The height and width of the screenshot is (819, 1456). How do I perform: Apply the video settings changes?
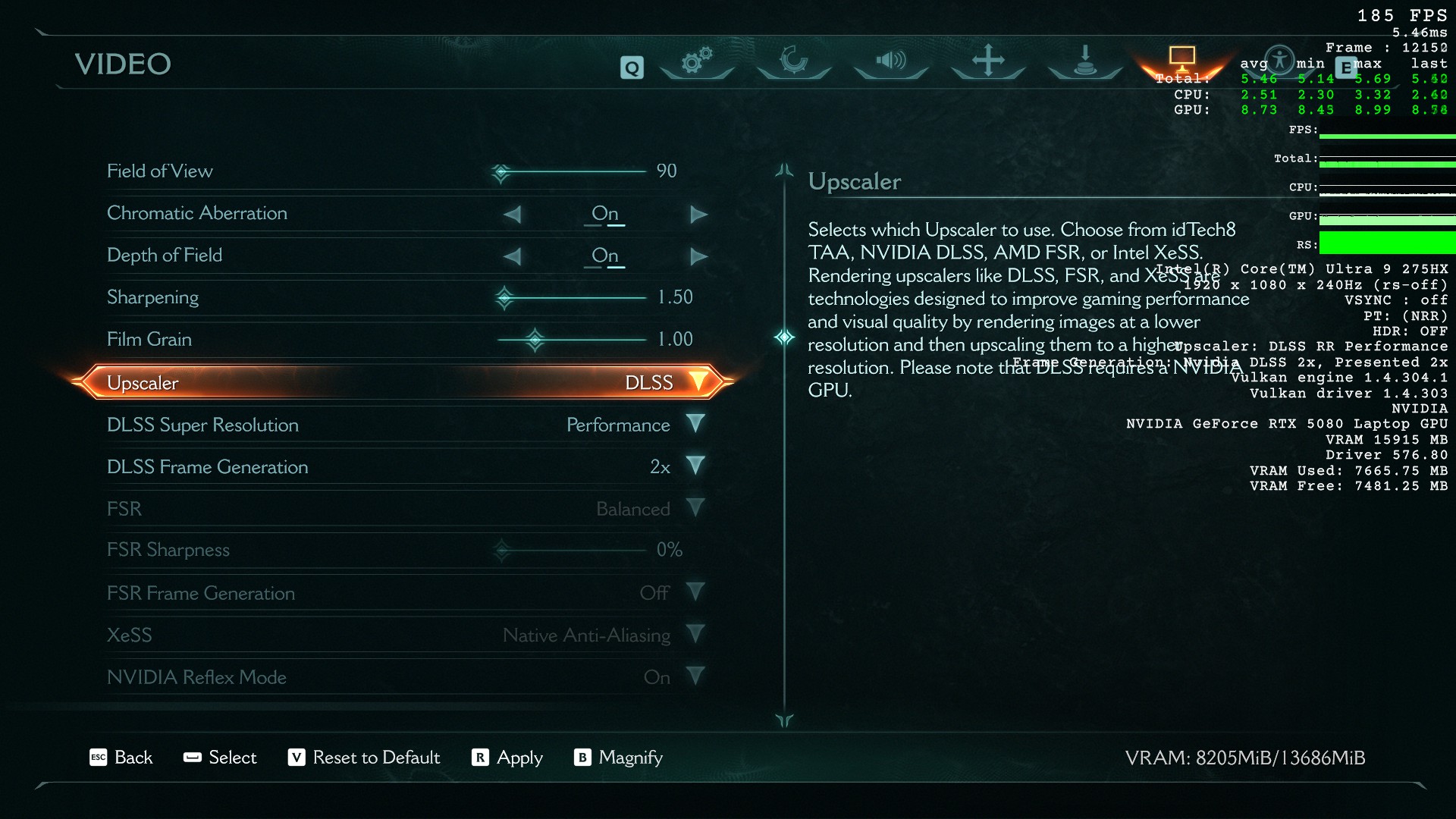508,758
